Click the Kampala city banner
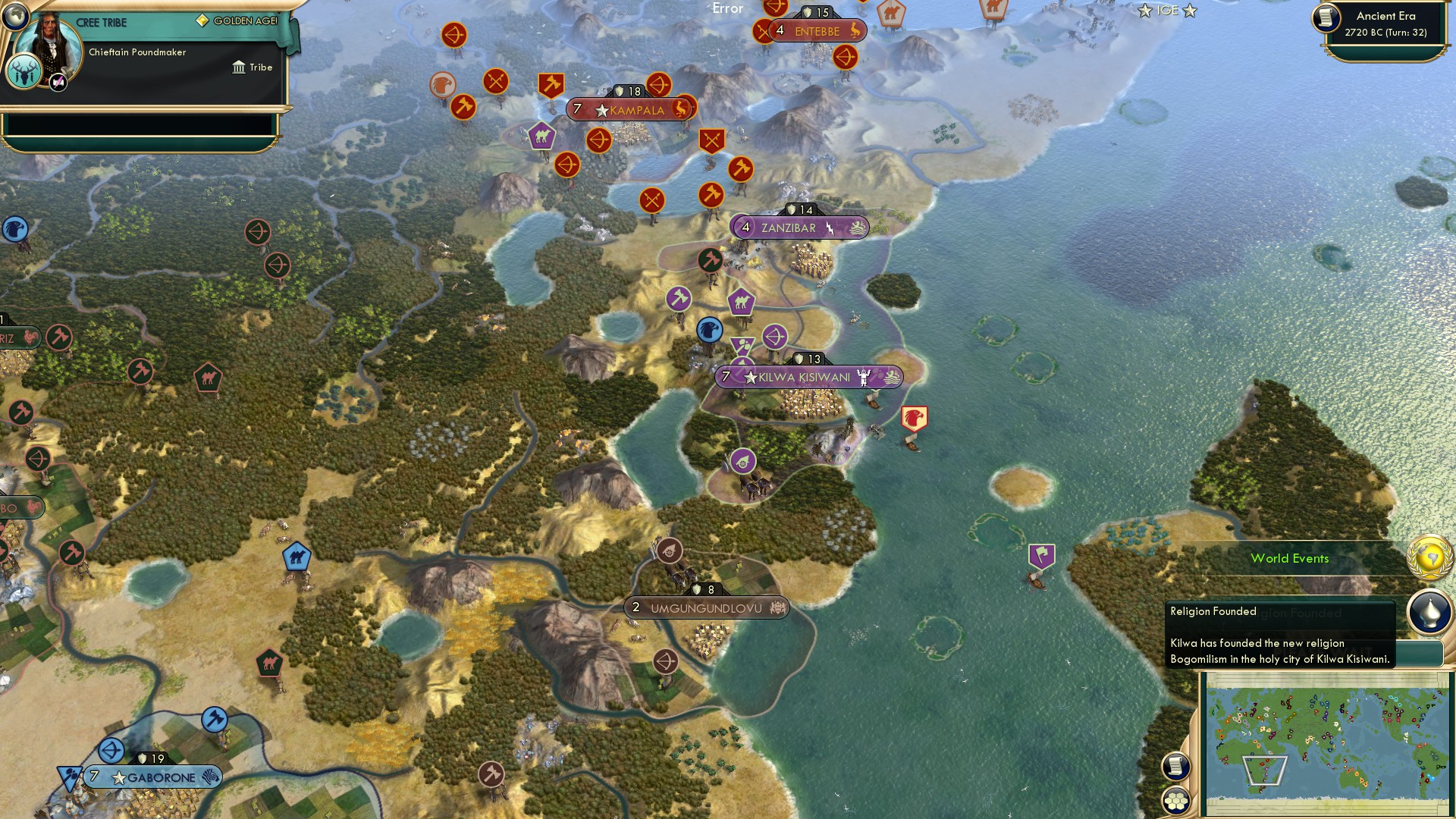1456x819 pixels. (x=629, y=109)
